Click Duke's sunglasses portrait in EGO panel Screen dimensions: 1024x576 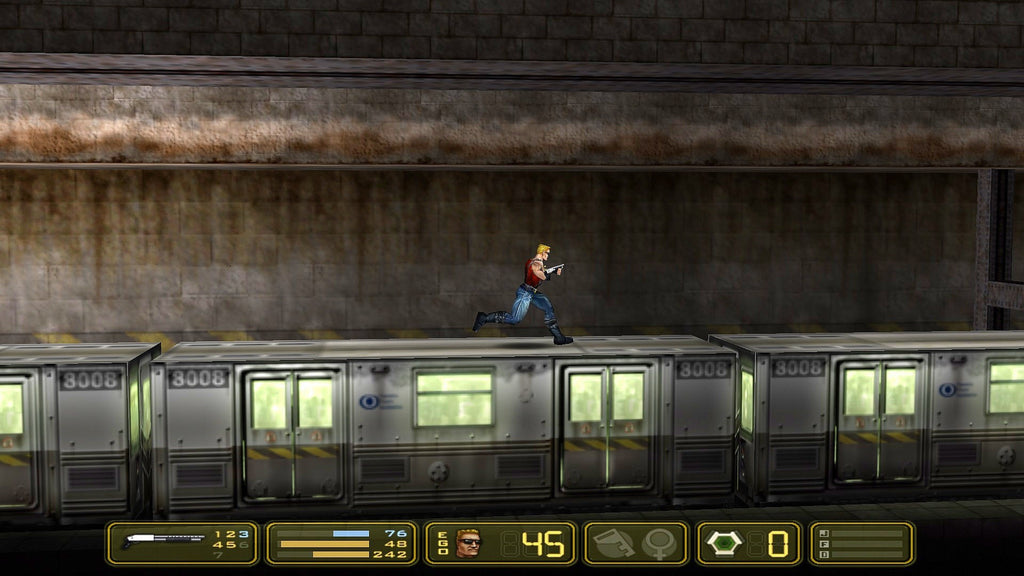coord(468,543)
